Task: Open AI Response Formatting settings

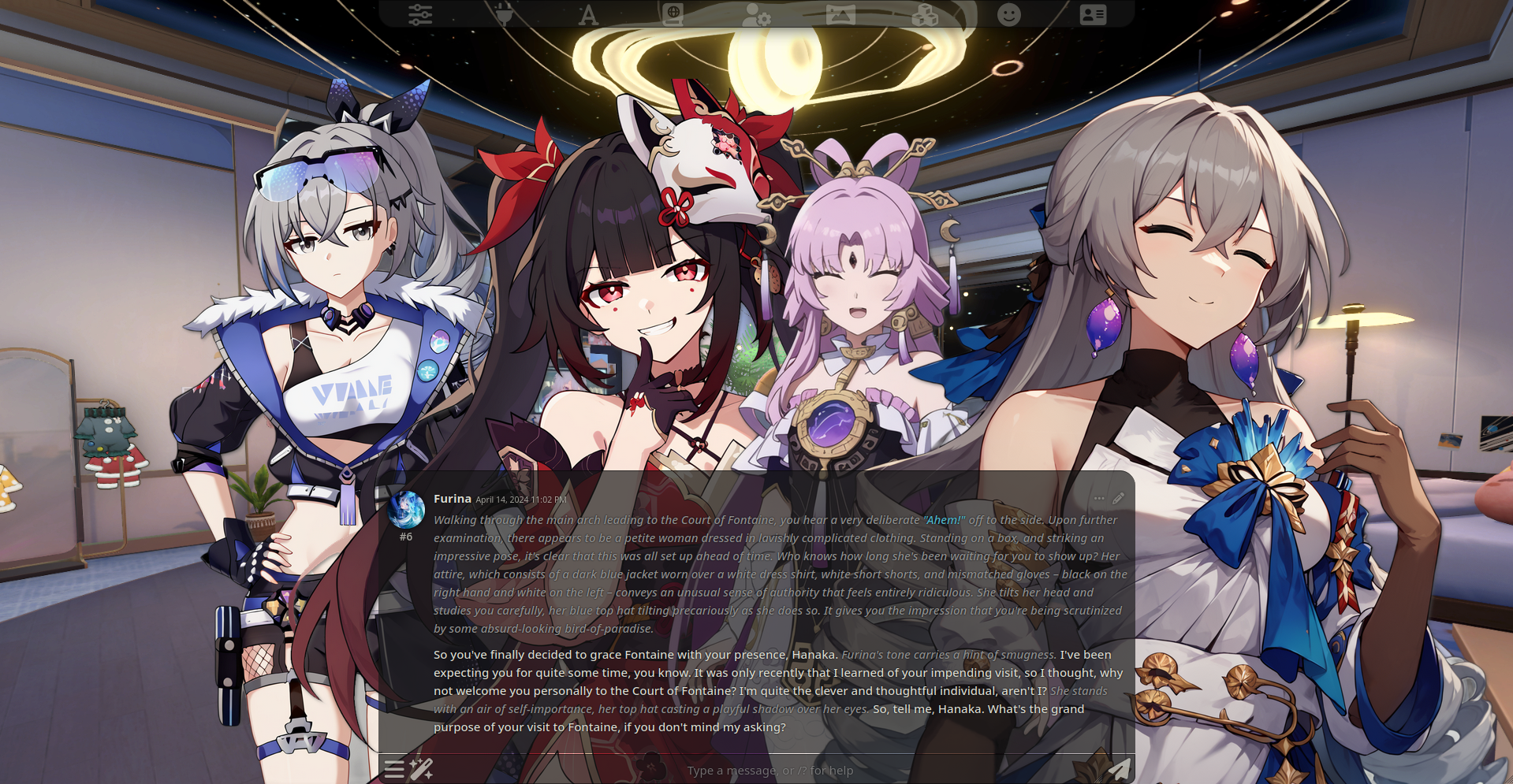Action: click(x=589, y=13)
